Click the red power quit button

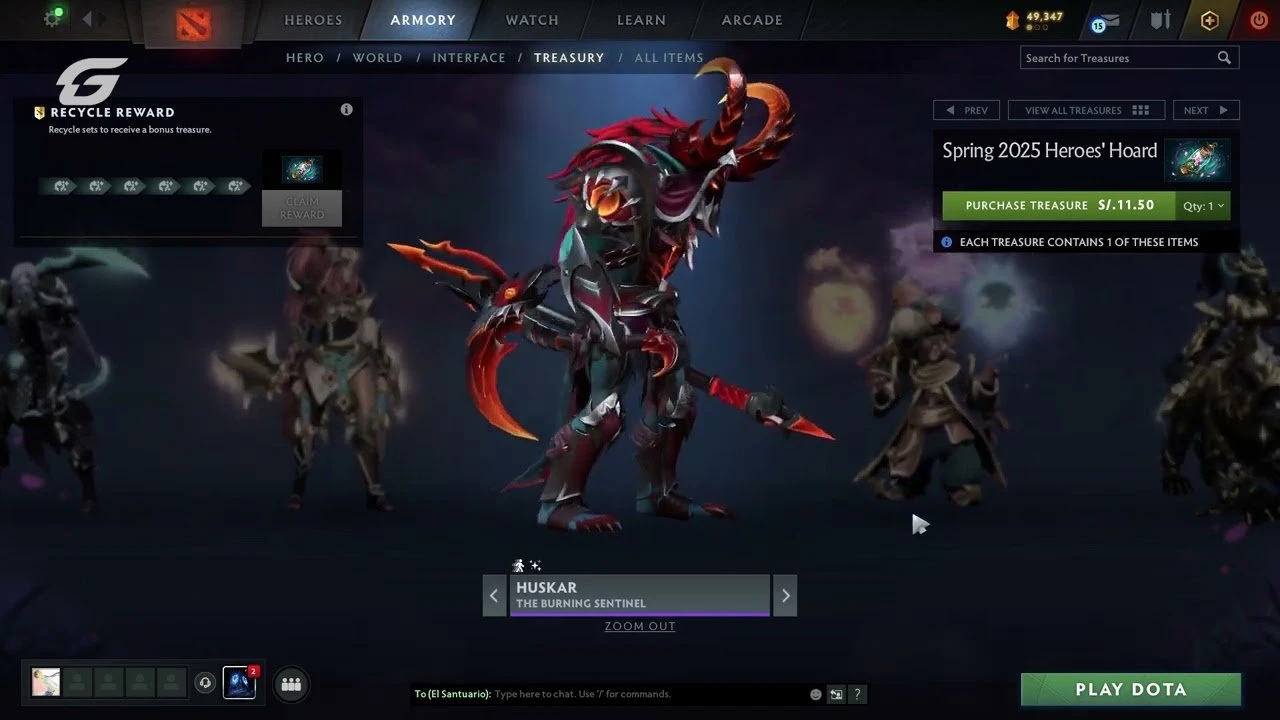pos(1258,20)
